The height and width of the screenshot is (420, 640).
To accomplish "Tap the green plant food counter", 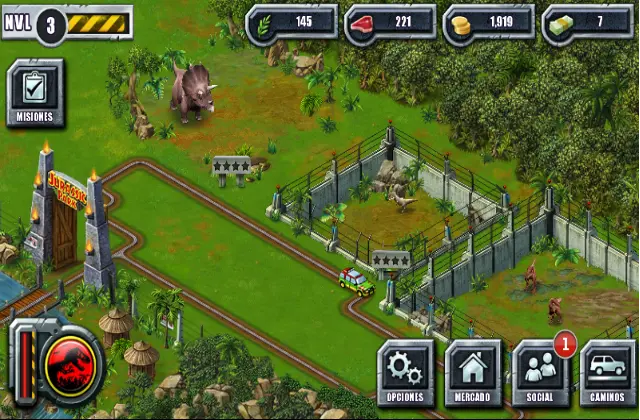I will [290, 23].
